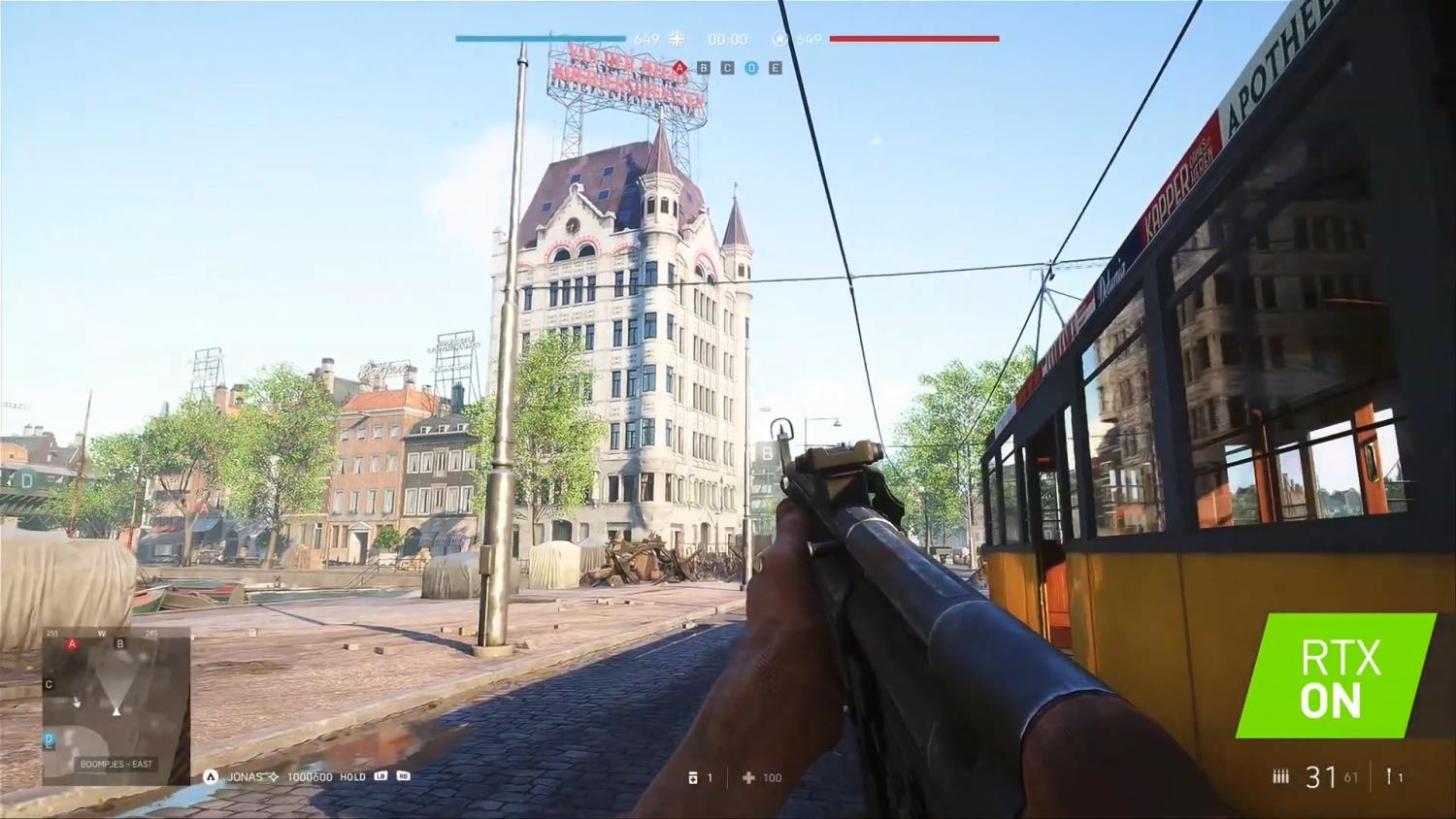Viewport: 1456px width, 819px height.
Task: Select objective A in the top flag row
Action: (x=680, y=68)
